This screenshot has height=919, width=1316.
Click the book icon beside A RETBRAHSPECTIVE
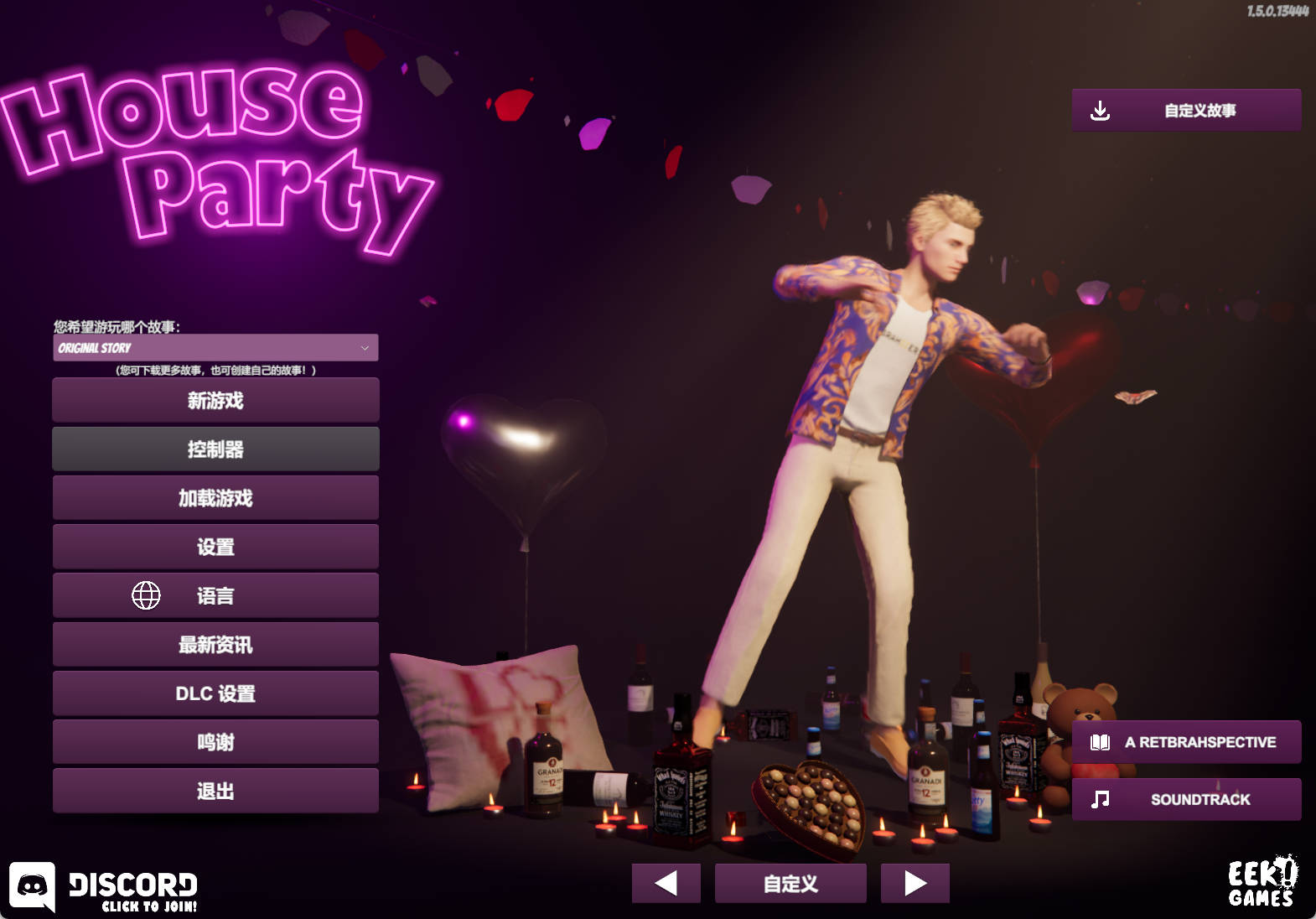pyautogui.click(x=1099, y=742)
